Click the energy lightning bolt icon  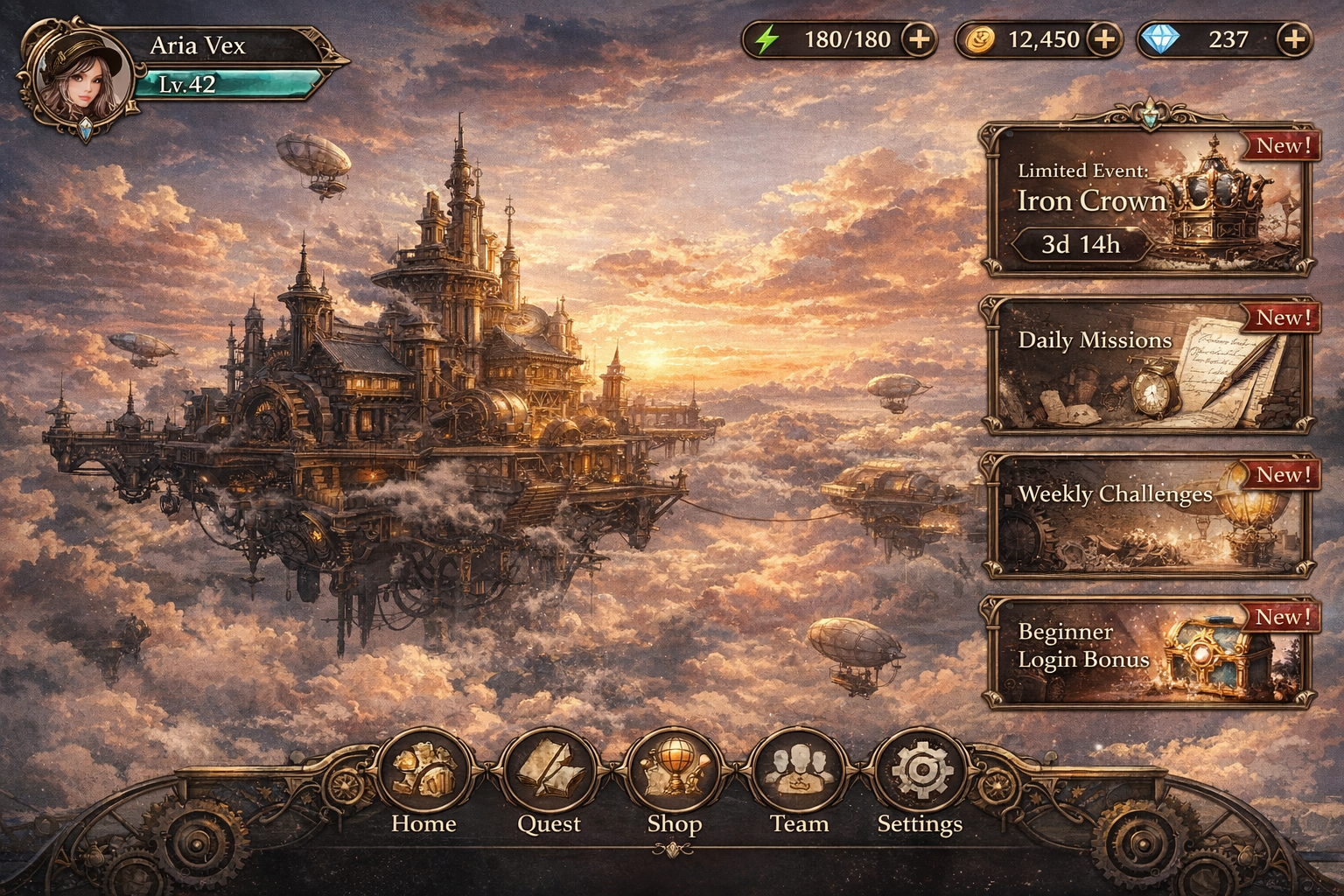point(767,38)
